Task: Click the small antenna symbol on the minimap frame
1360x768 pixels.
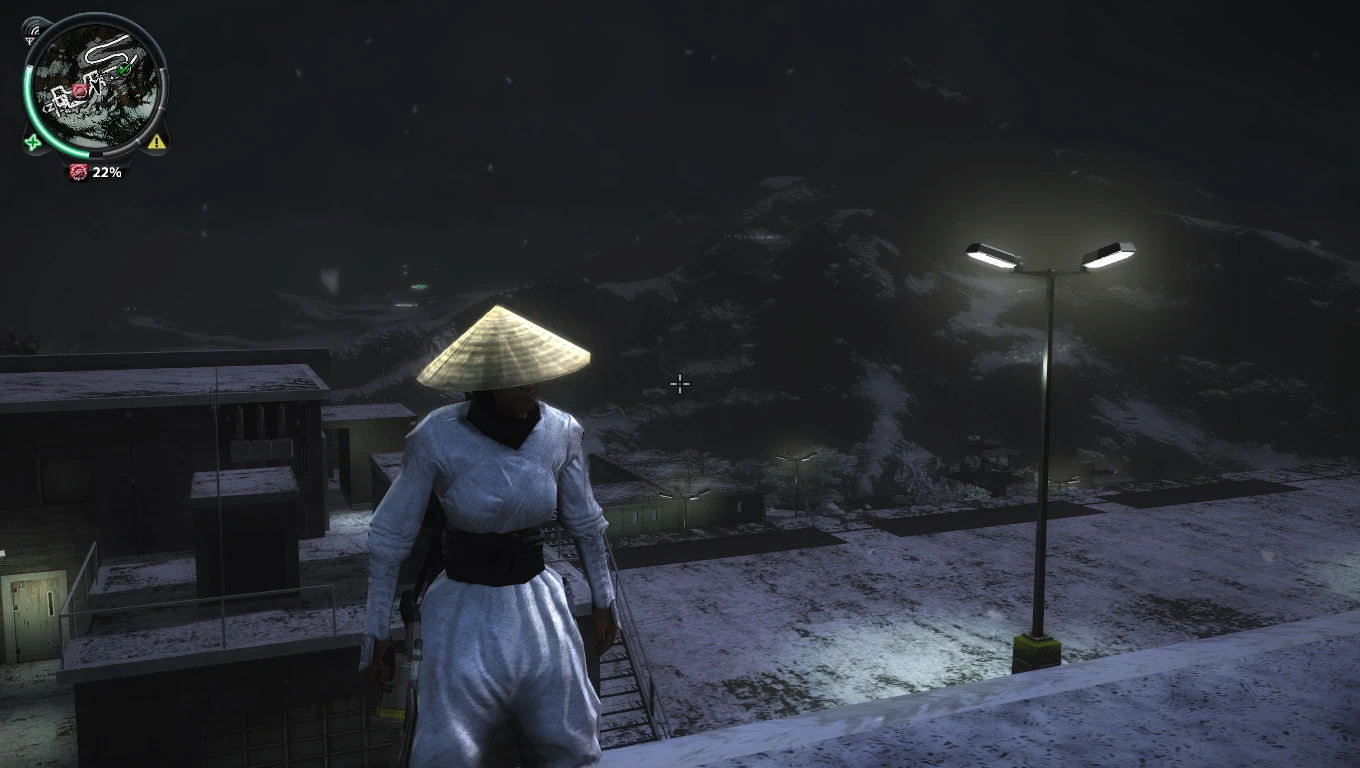Action: pos(31,40)
